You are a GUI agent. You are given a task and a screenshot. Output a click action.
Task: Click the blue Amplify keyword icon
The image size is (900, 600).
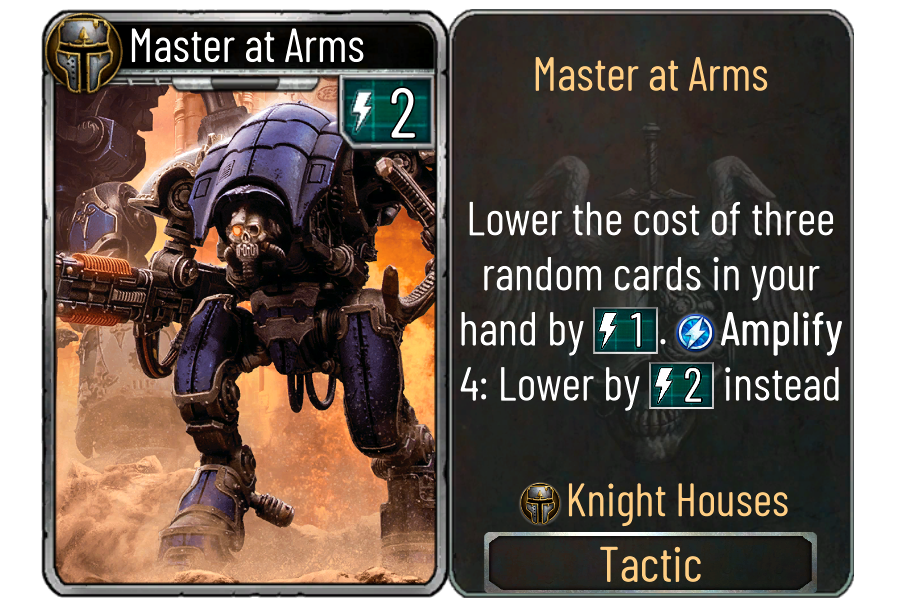(x=694, y=333)
